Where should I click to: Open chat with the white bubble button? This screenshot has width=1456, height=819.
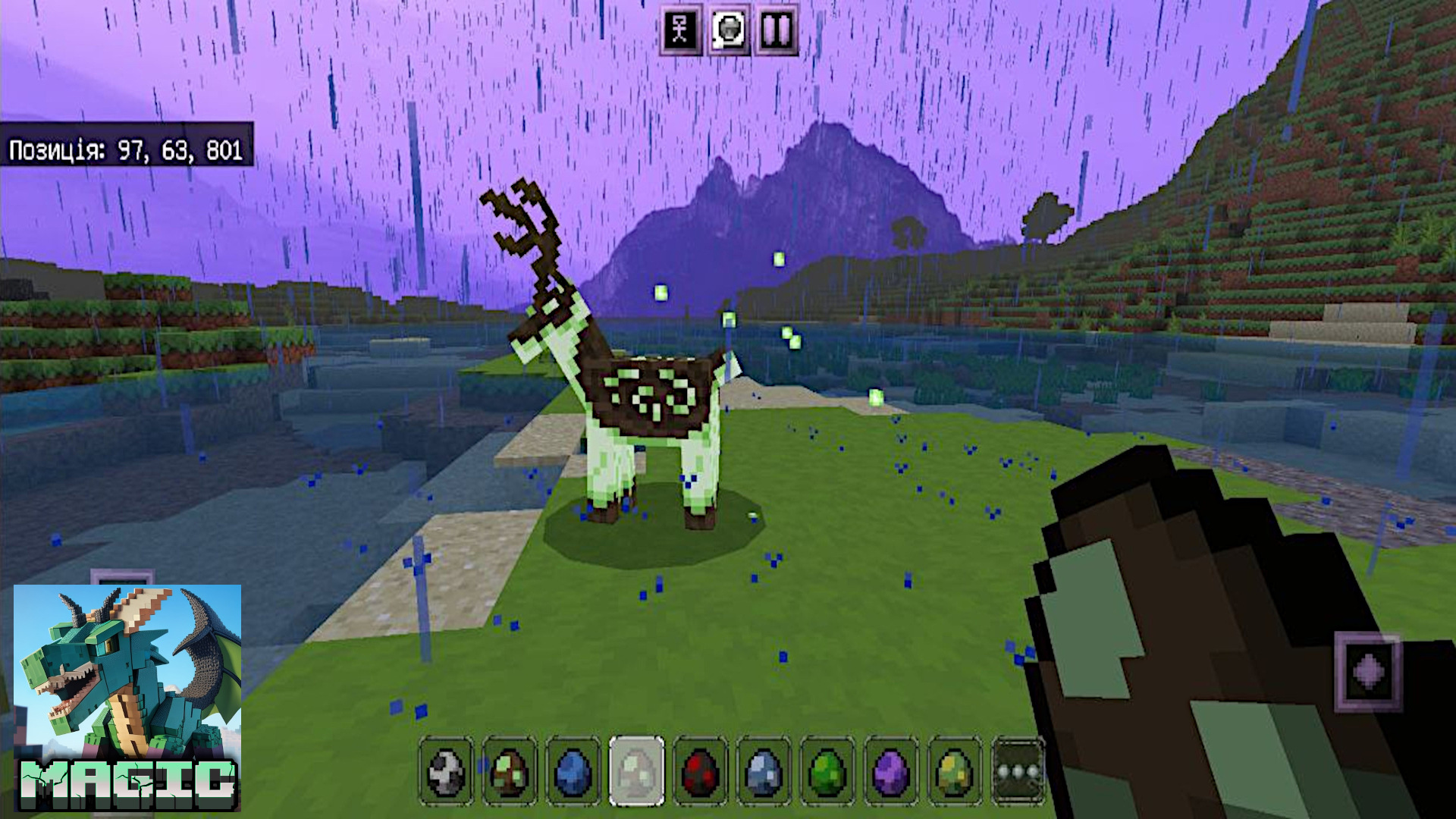pyautogui.click(x=729, y=30)
